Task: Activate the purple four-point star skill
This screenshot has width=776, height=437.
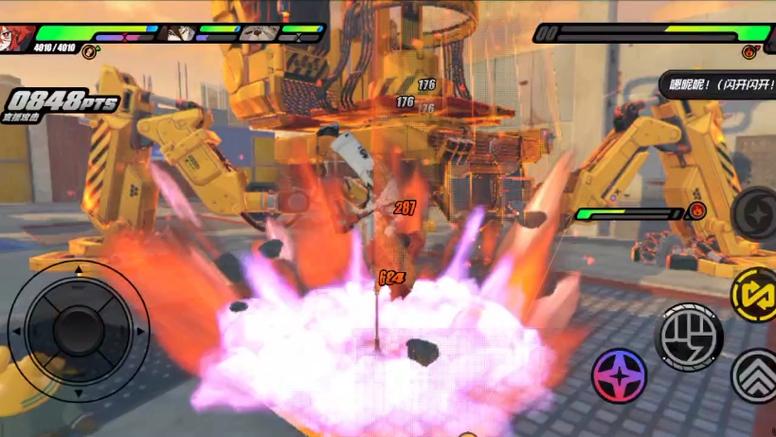Action: [619, 375]
